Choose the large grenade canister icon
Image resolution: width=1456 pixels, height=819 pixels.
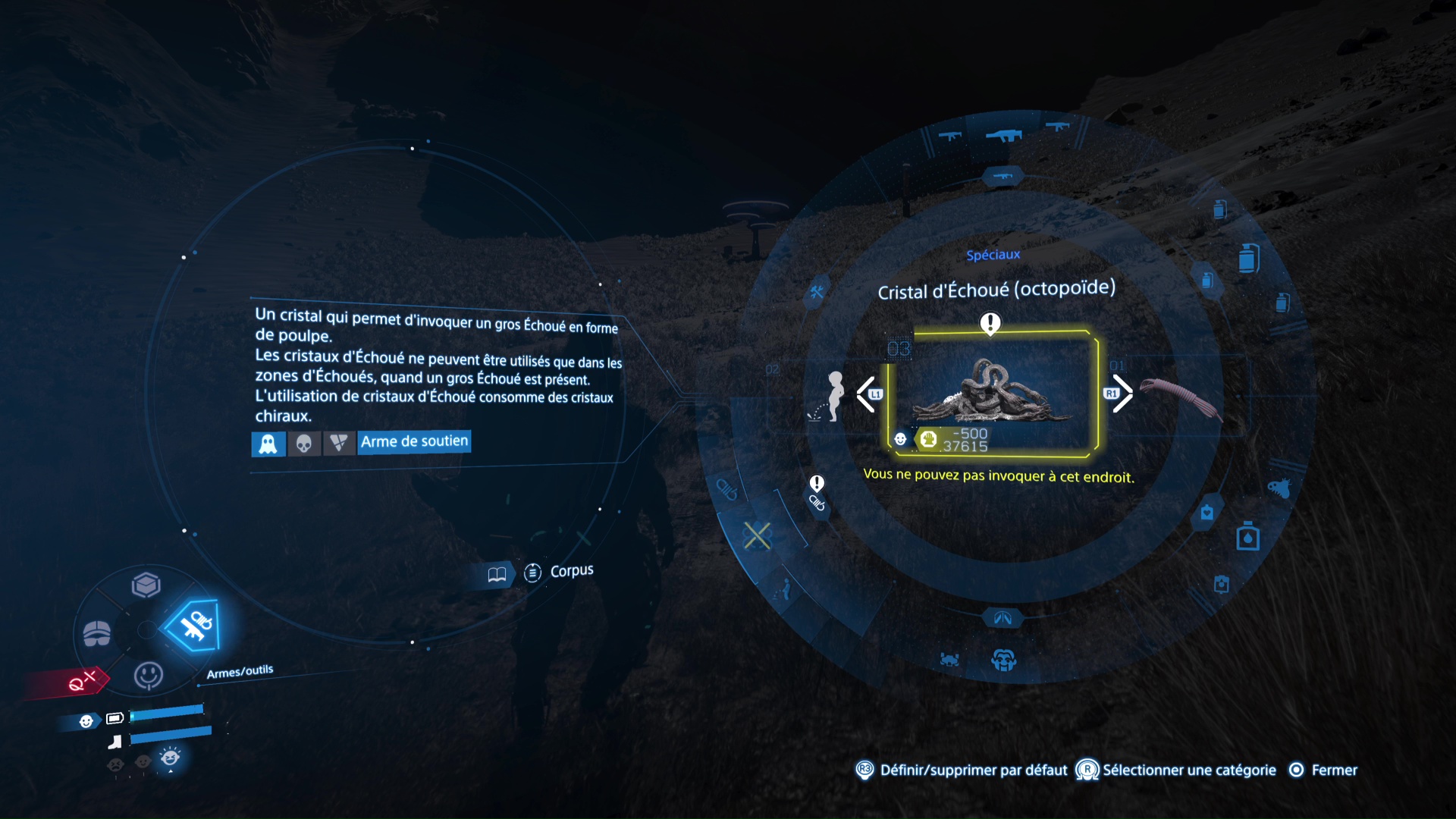click(1248, 258)
